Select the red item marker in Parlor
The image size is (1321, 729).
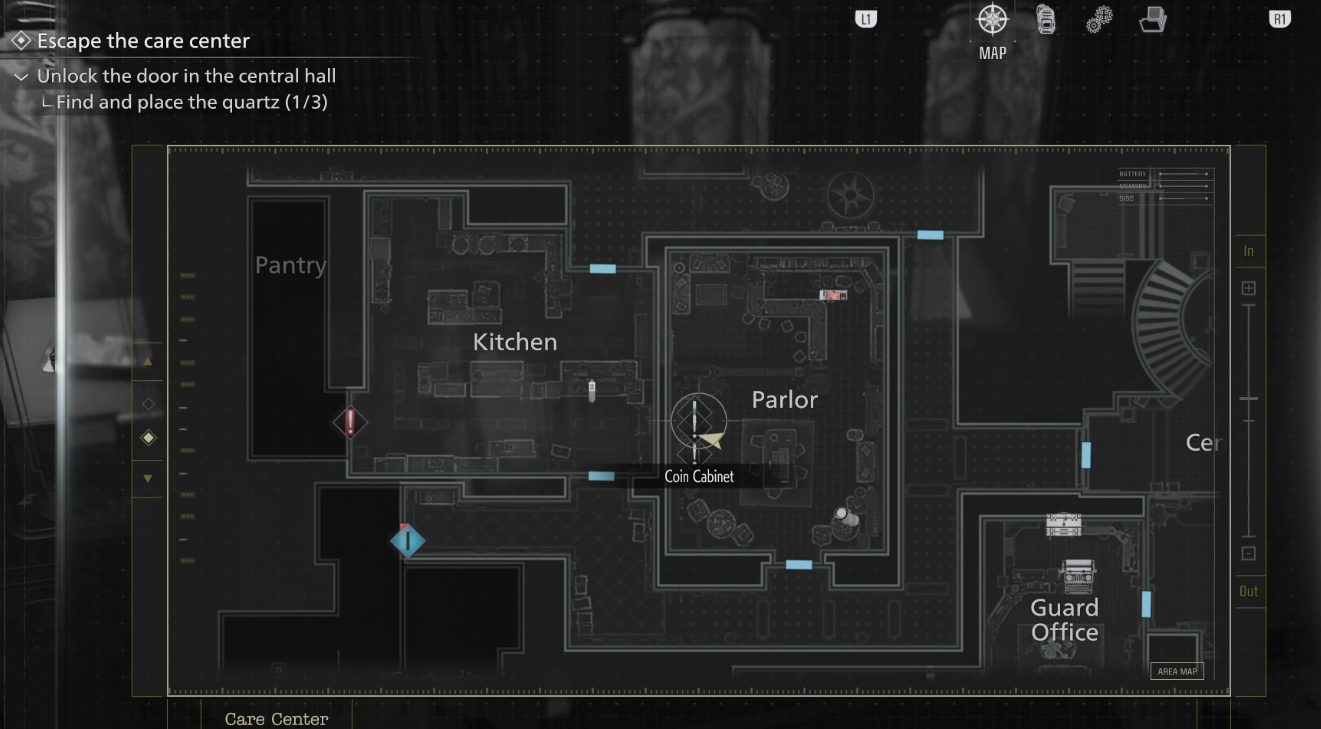tap(833, 295)
